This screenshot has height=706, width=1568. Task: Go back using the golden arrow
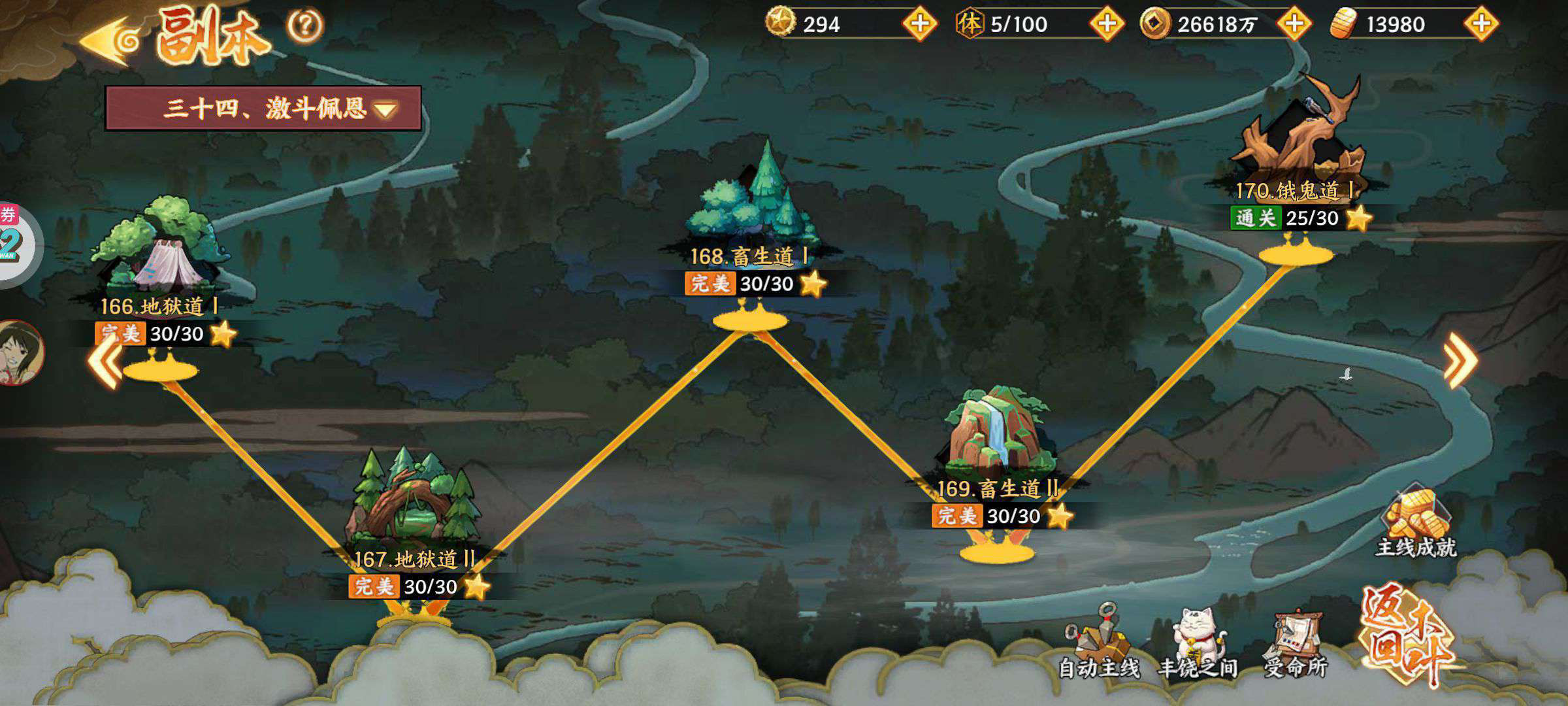tap(110, 39)
